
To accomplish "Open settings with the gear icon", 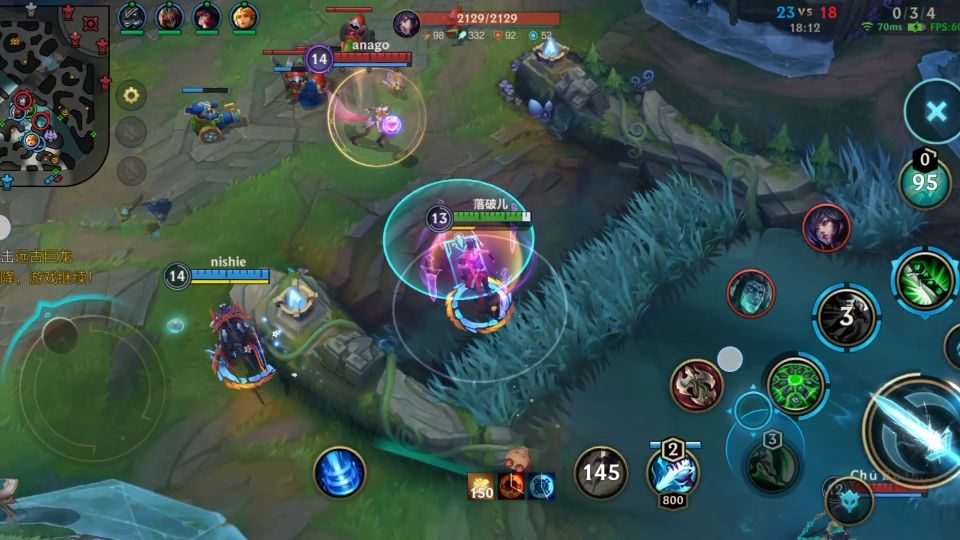I will (131, 96).
